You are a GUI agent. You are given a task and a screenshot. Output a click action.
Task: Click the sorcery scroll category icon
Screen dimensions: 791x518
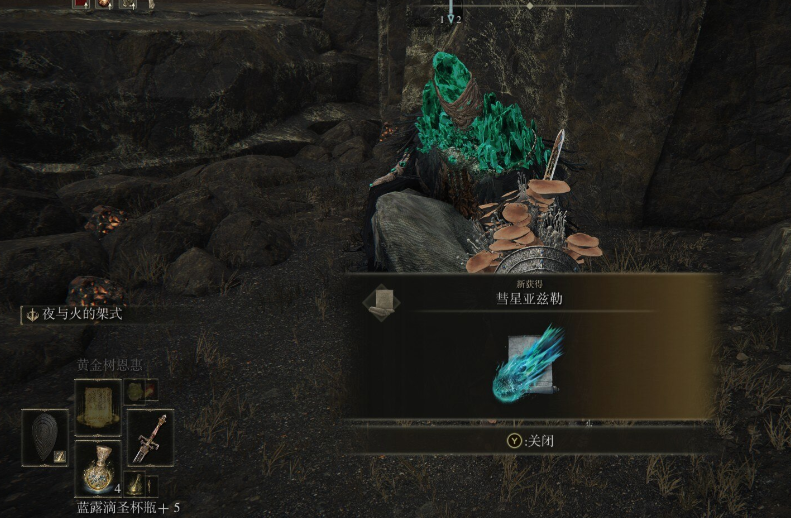[379, 304]
